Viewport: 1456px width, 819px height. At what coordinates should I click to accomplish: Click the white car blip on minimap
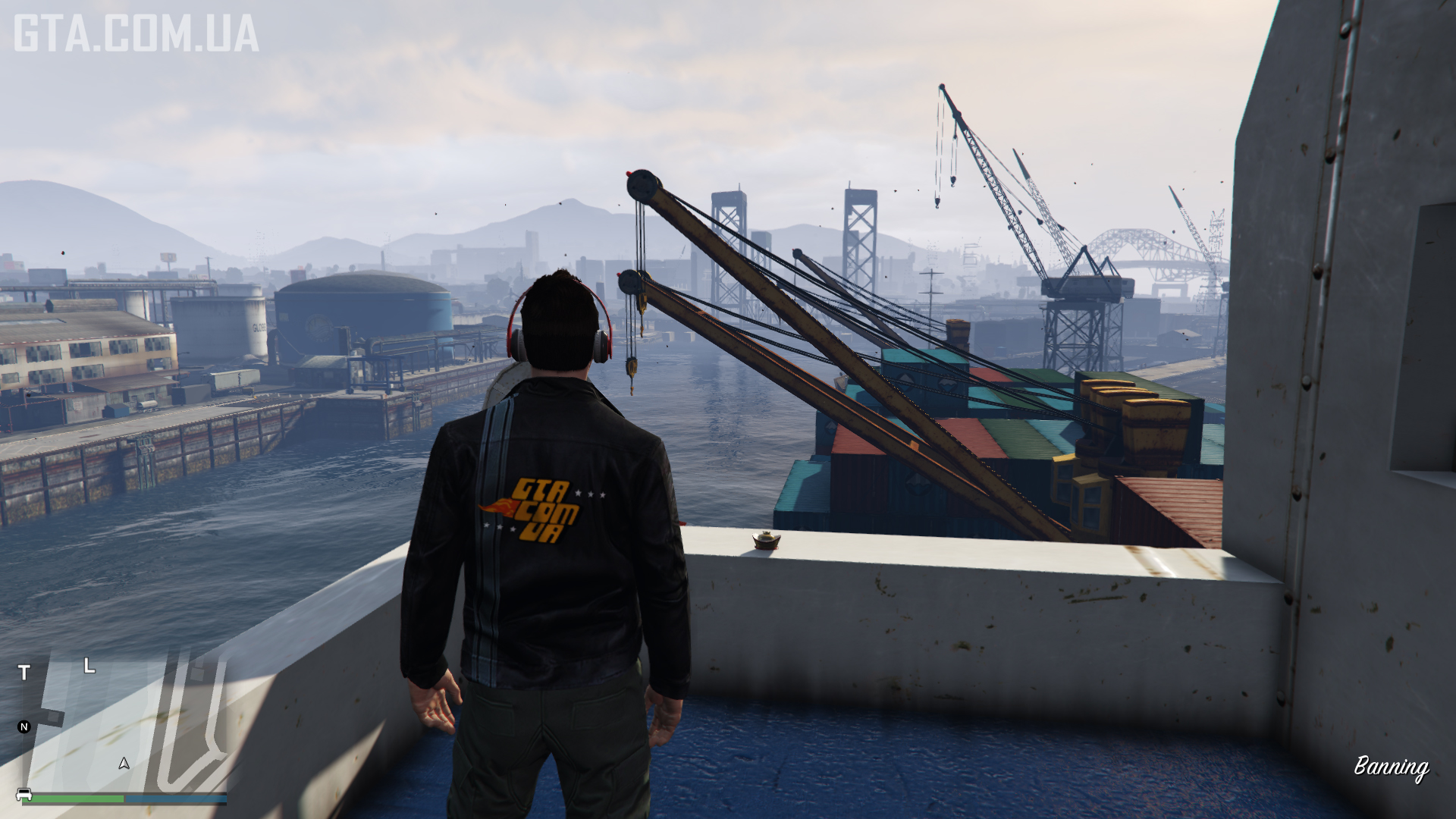pos(24,795)
